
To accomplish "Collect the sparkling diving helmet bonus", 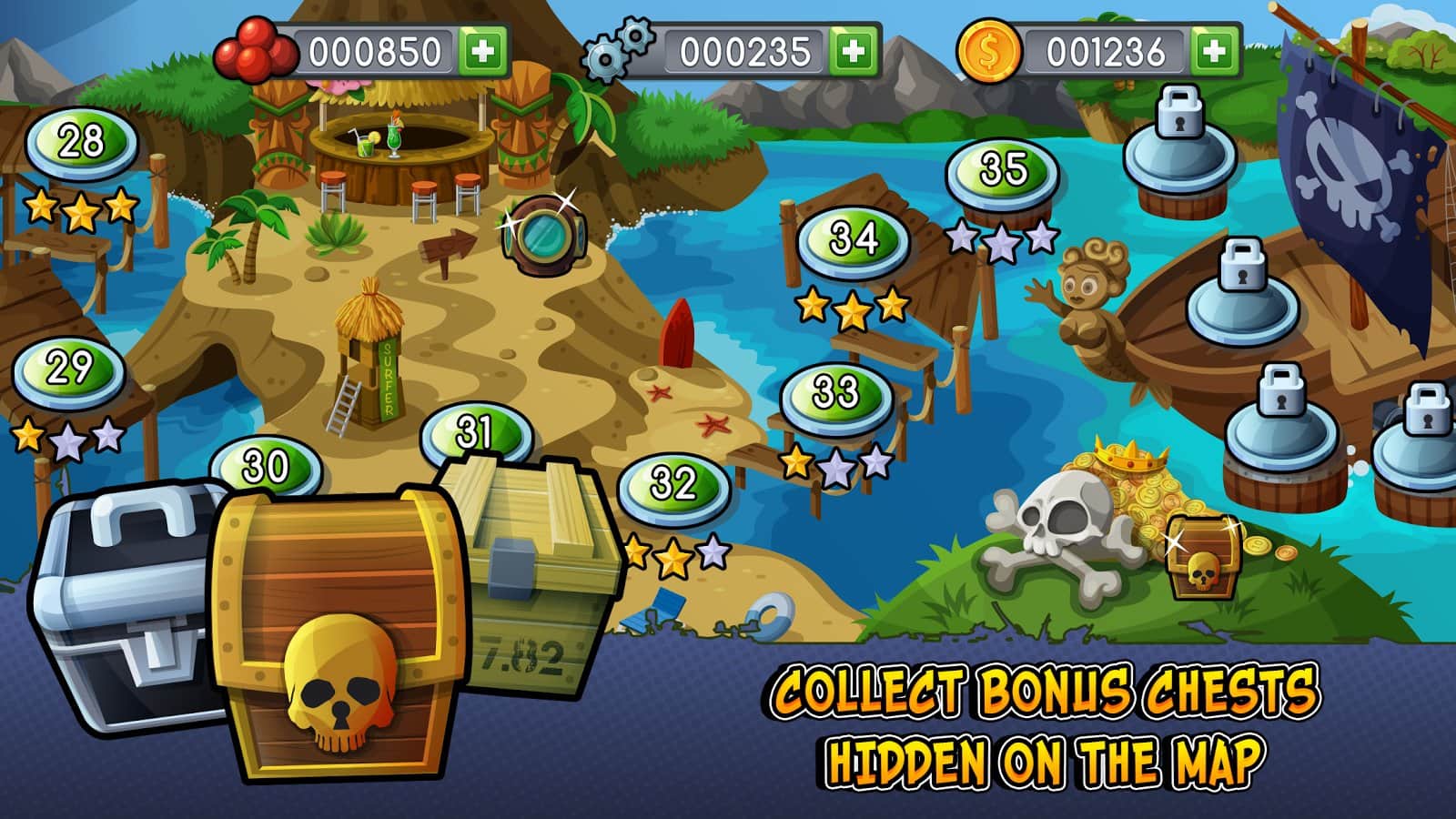I will [544, 235].
